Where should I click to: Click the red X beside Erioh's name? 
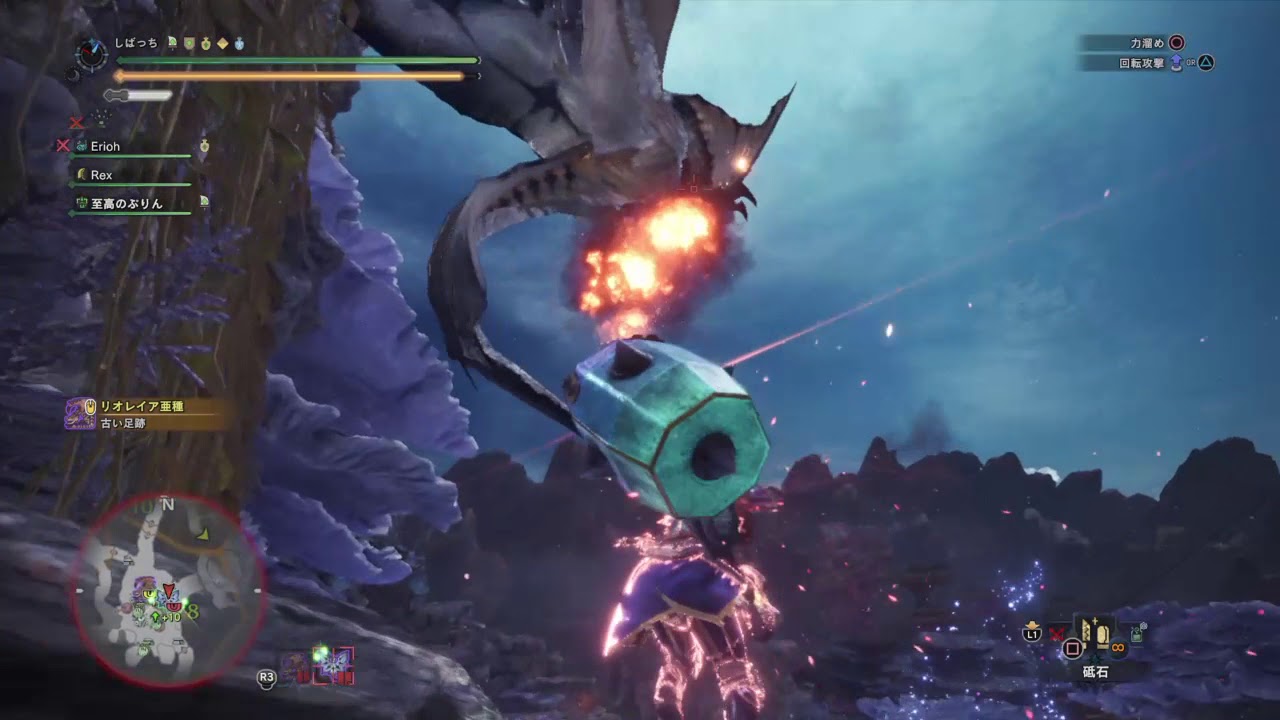pyautogui.click(x=62, y=146)
